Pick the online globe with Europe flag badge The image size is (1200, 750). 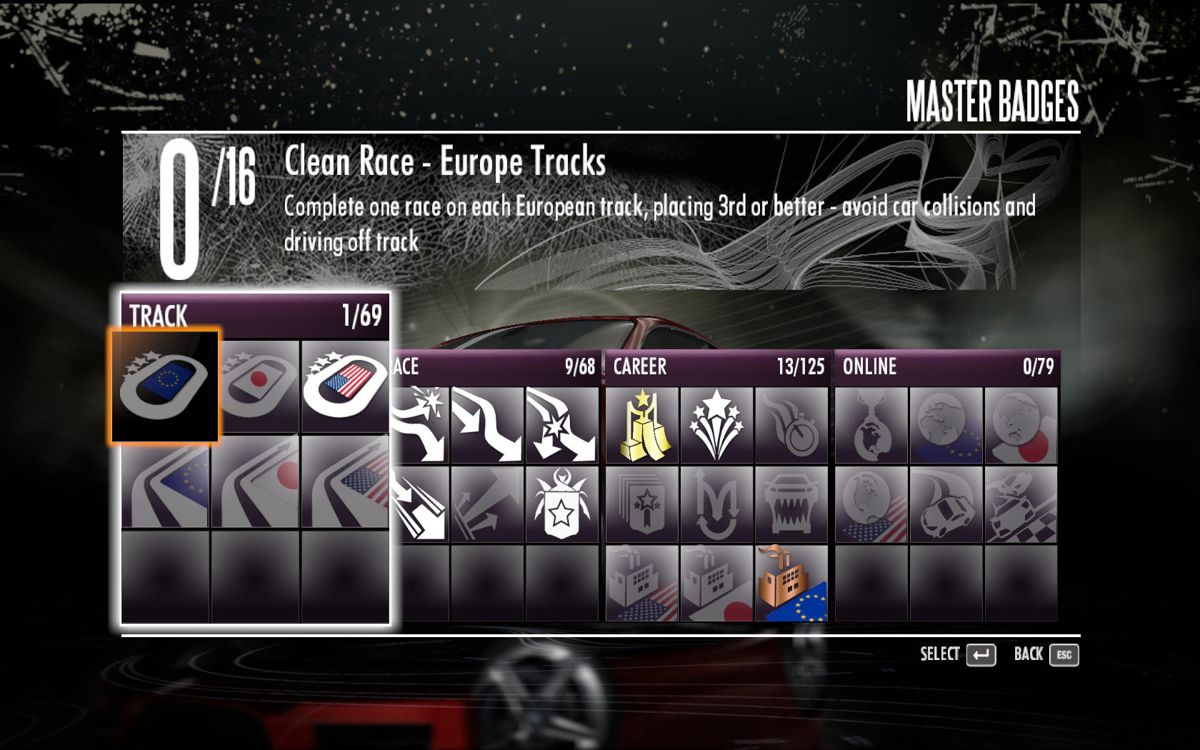947,424
